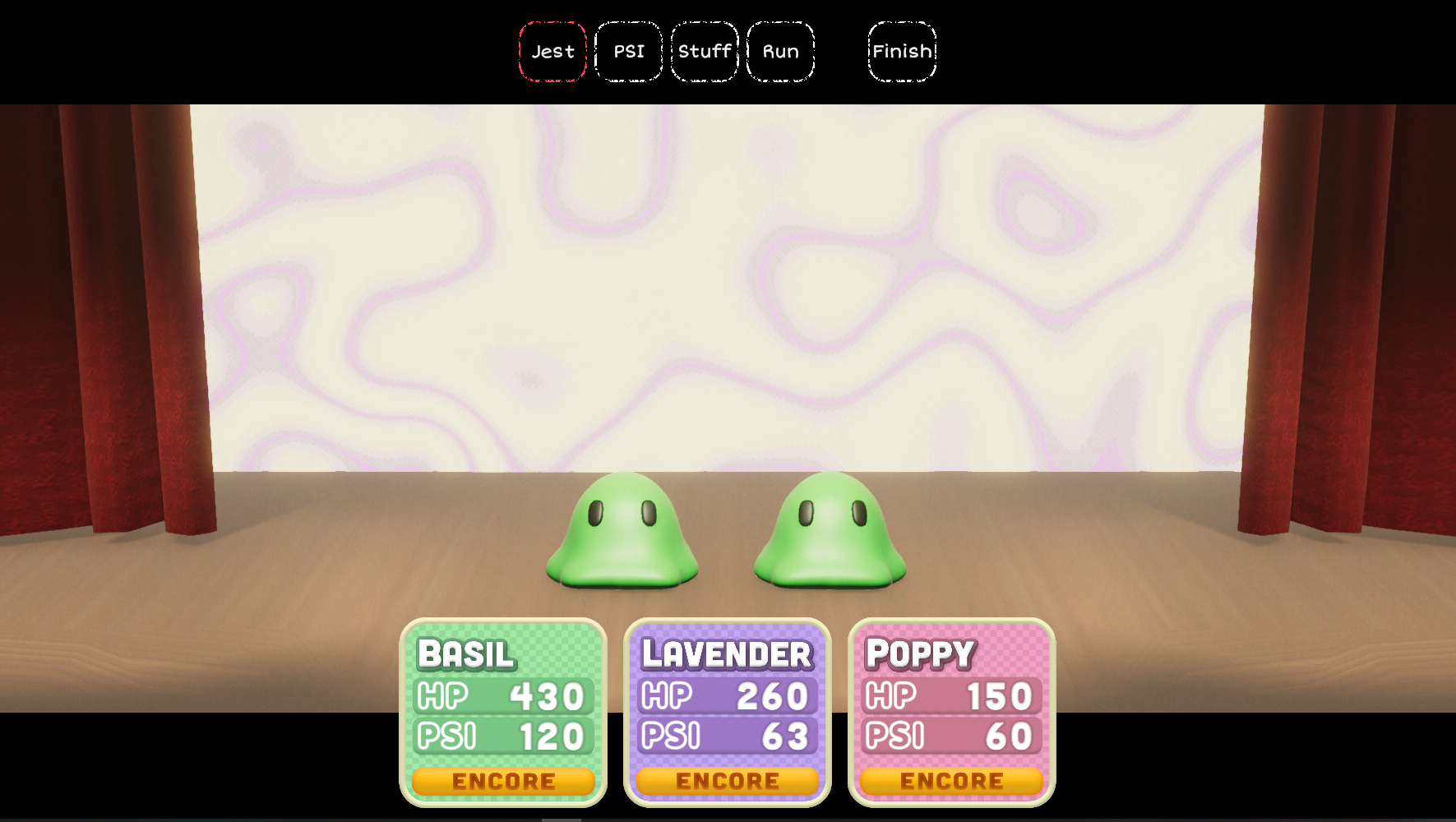Click Poppy's HP counter showing 150
The height and width of the screenshot is (822, 1456).
pyautogui.click(x=950, y=695)
